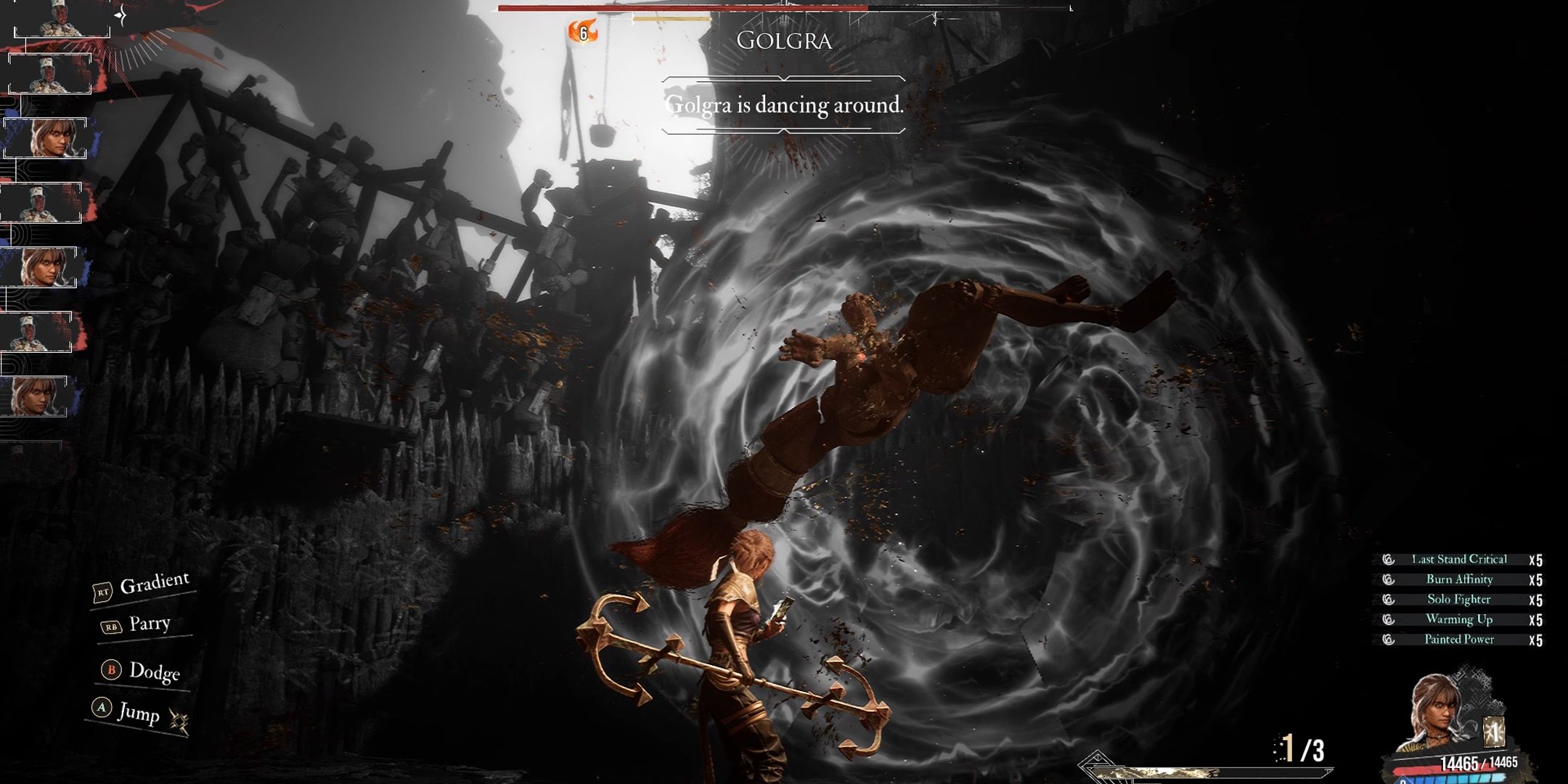The width and height of the screenshot is (1568, 784).
Task: Click the Painted Power buff entry
Action: 1458,640
